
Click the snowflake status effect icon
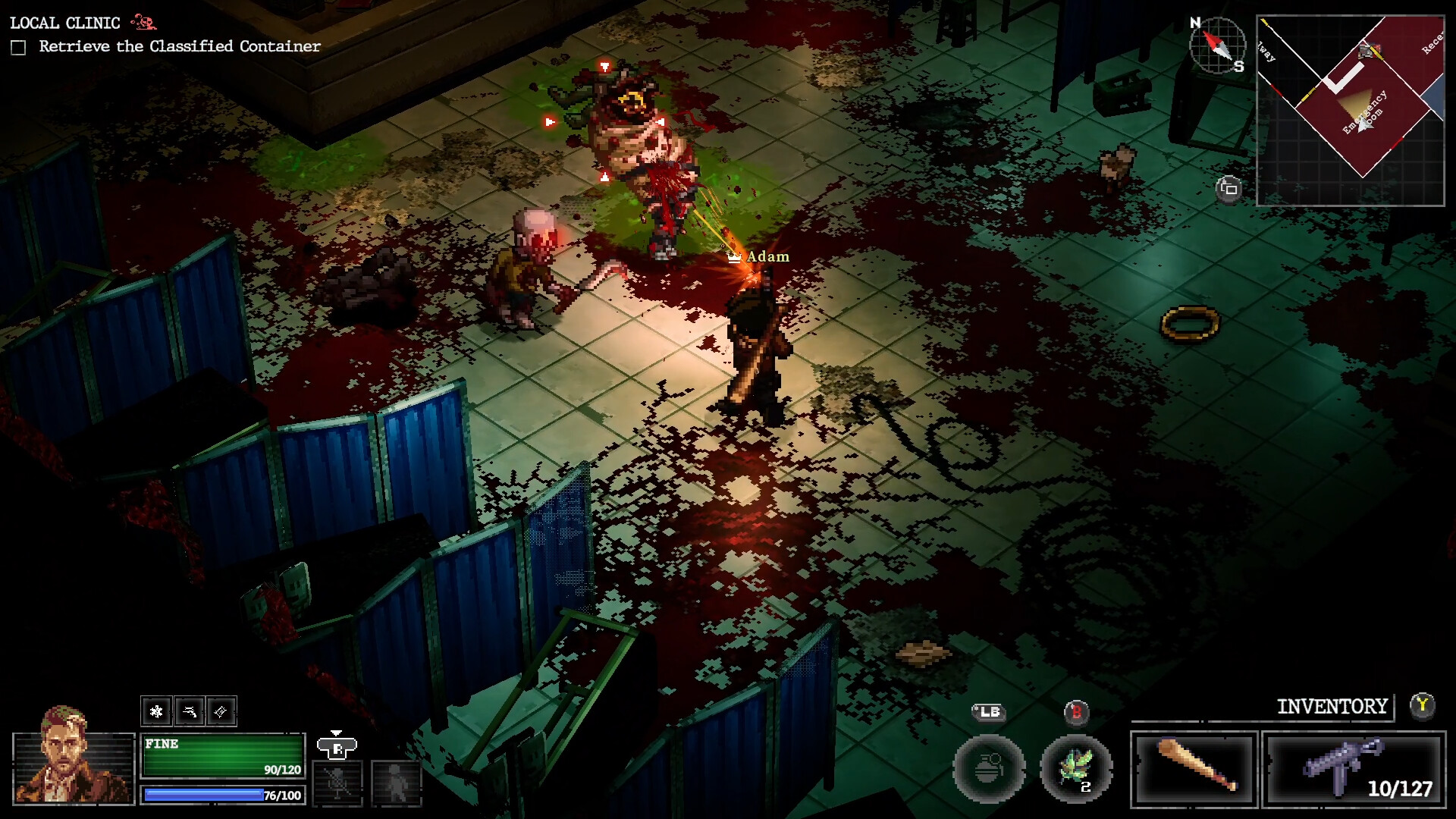pos(156,711)
